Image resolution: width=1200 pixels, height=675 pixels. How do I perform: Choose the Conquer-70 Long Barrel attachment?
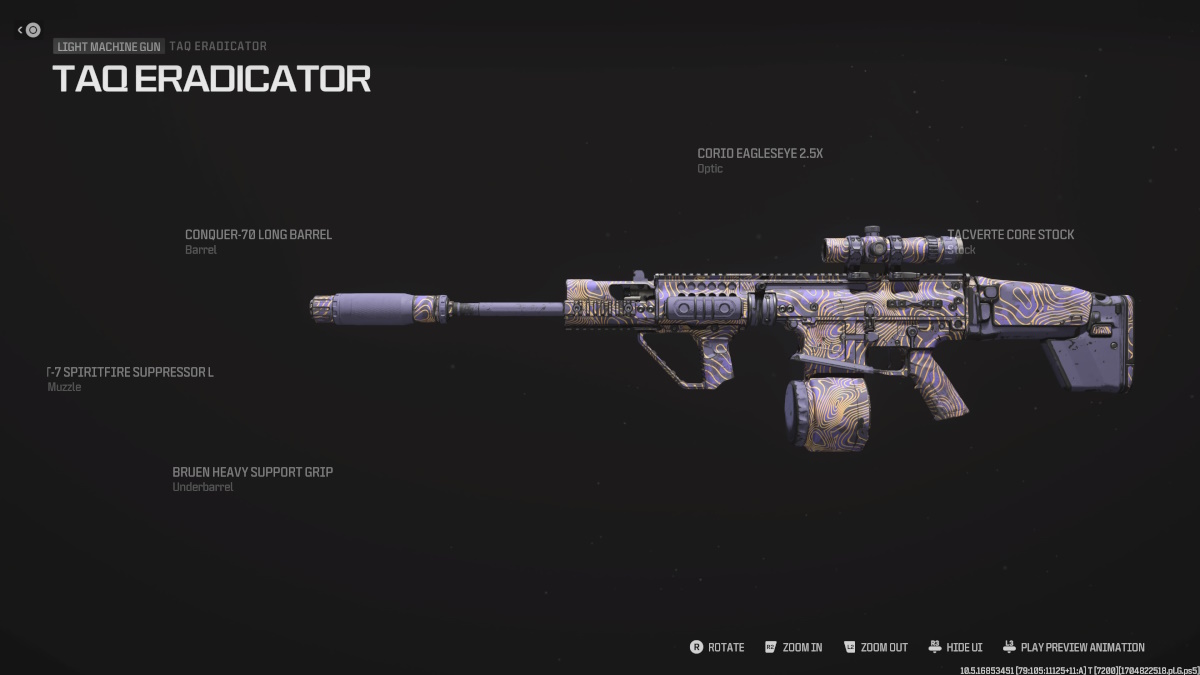tap(258, 235)
